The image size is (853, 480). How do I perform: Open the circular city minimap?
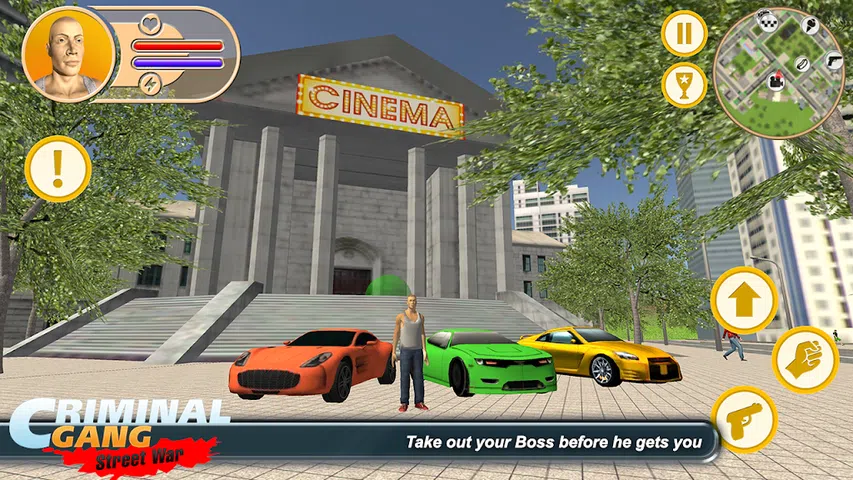click(779, 72)
